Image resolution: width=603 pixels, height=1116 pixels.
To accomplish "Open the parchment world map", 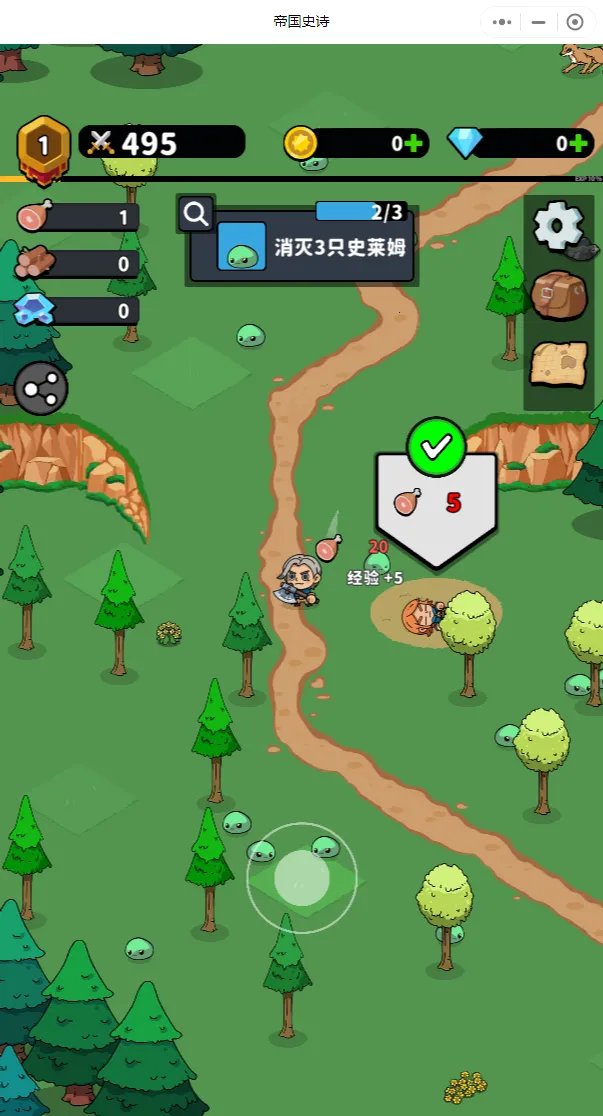I will (558, 366).
